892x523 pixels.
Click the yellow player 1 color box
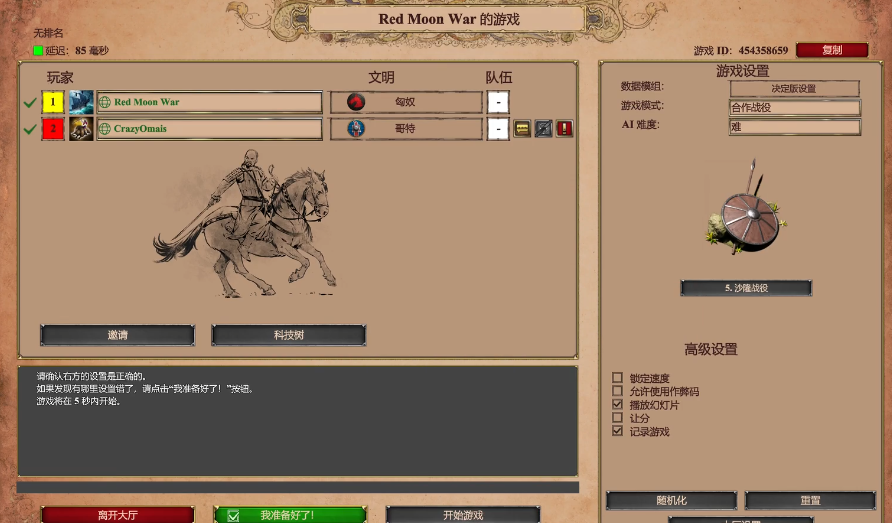(53, 102)
